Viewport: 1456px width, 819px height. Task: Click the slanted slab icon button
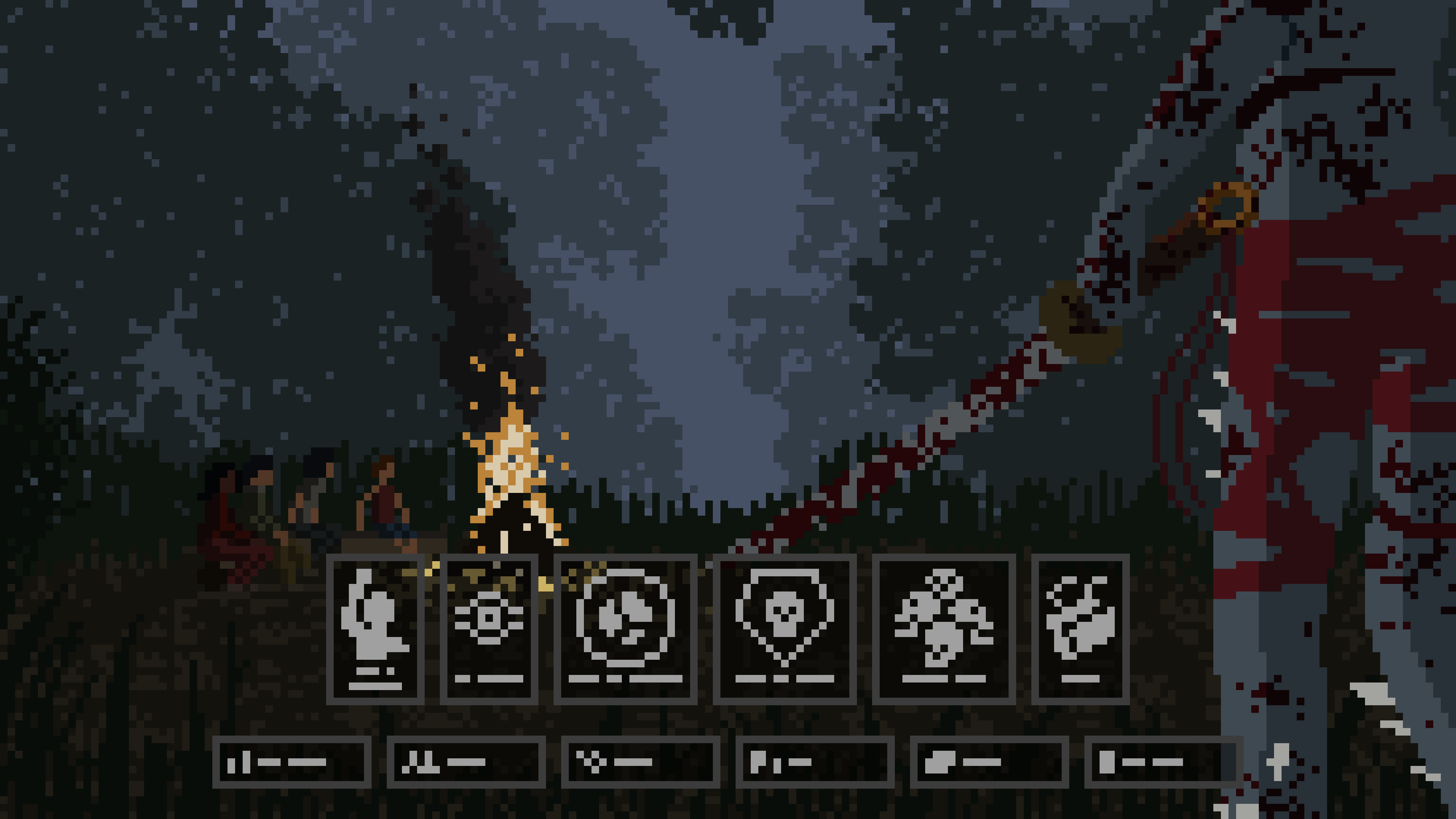point(989,762)
